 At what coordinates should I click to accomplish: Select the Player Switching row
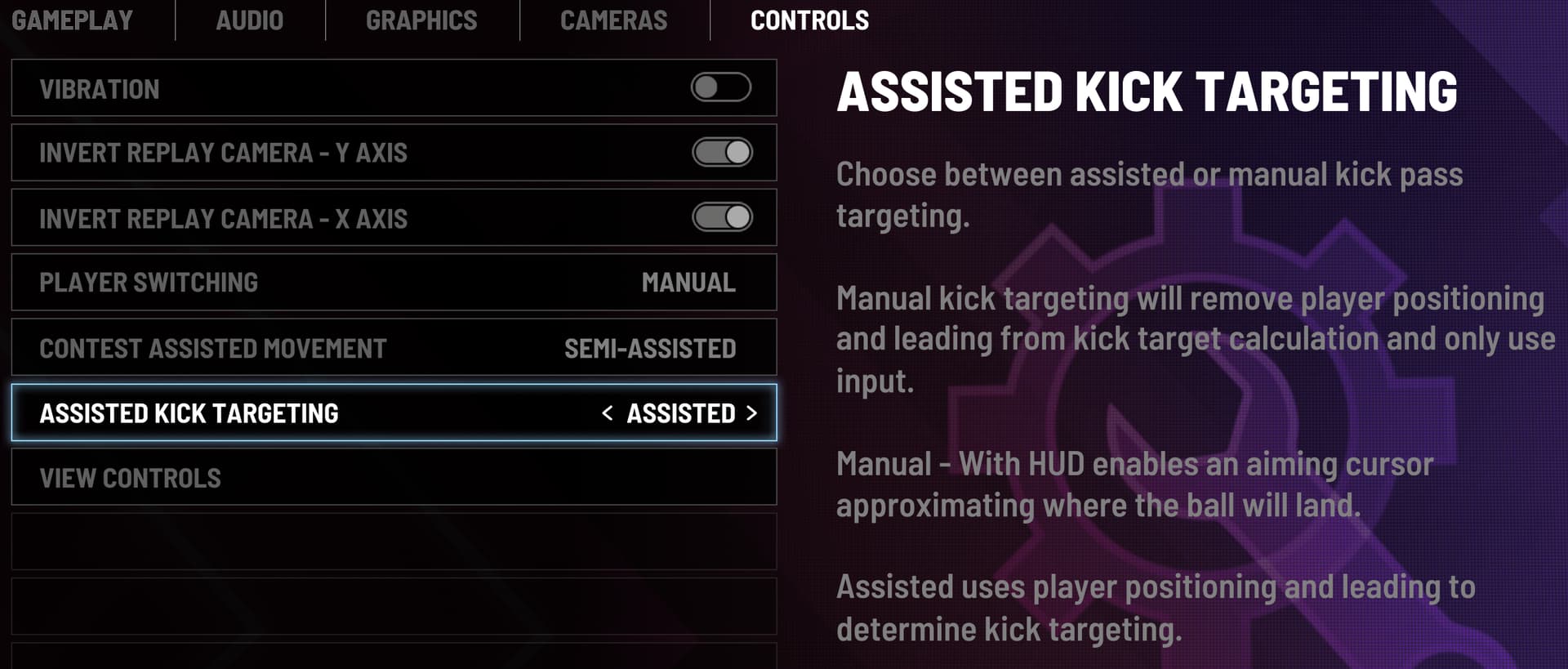[x=394, y=283]
